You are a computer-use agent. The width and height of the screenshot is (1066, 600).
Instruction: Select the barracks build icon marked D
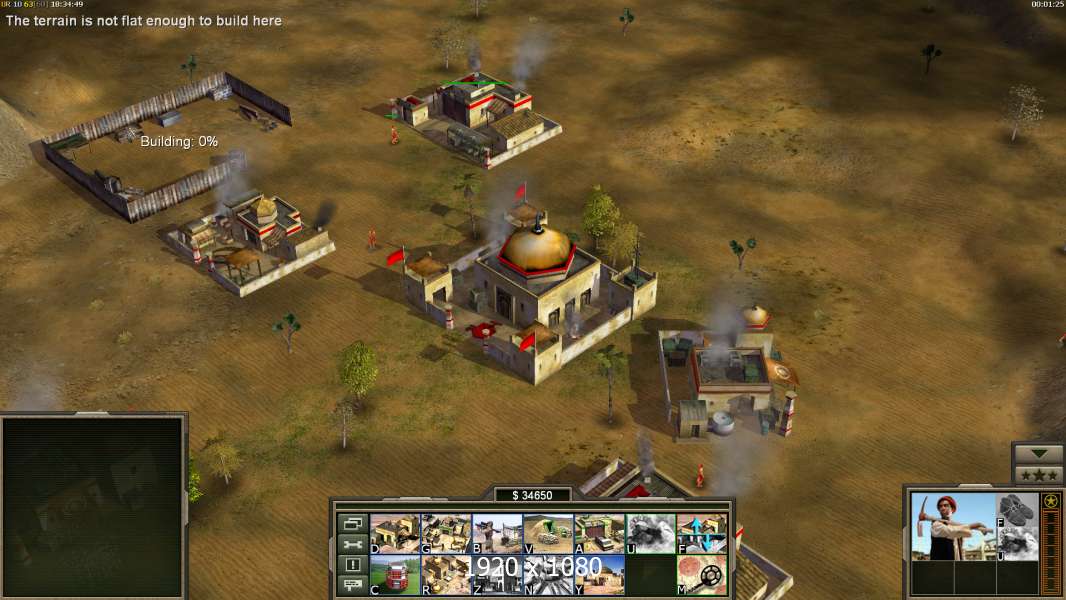395,534
